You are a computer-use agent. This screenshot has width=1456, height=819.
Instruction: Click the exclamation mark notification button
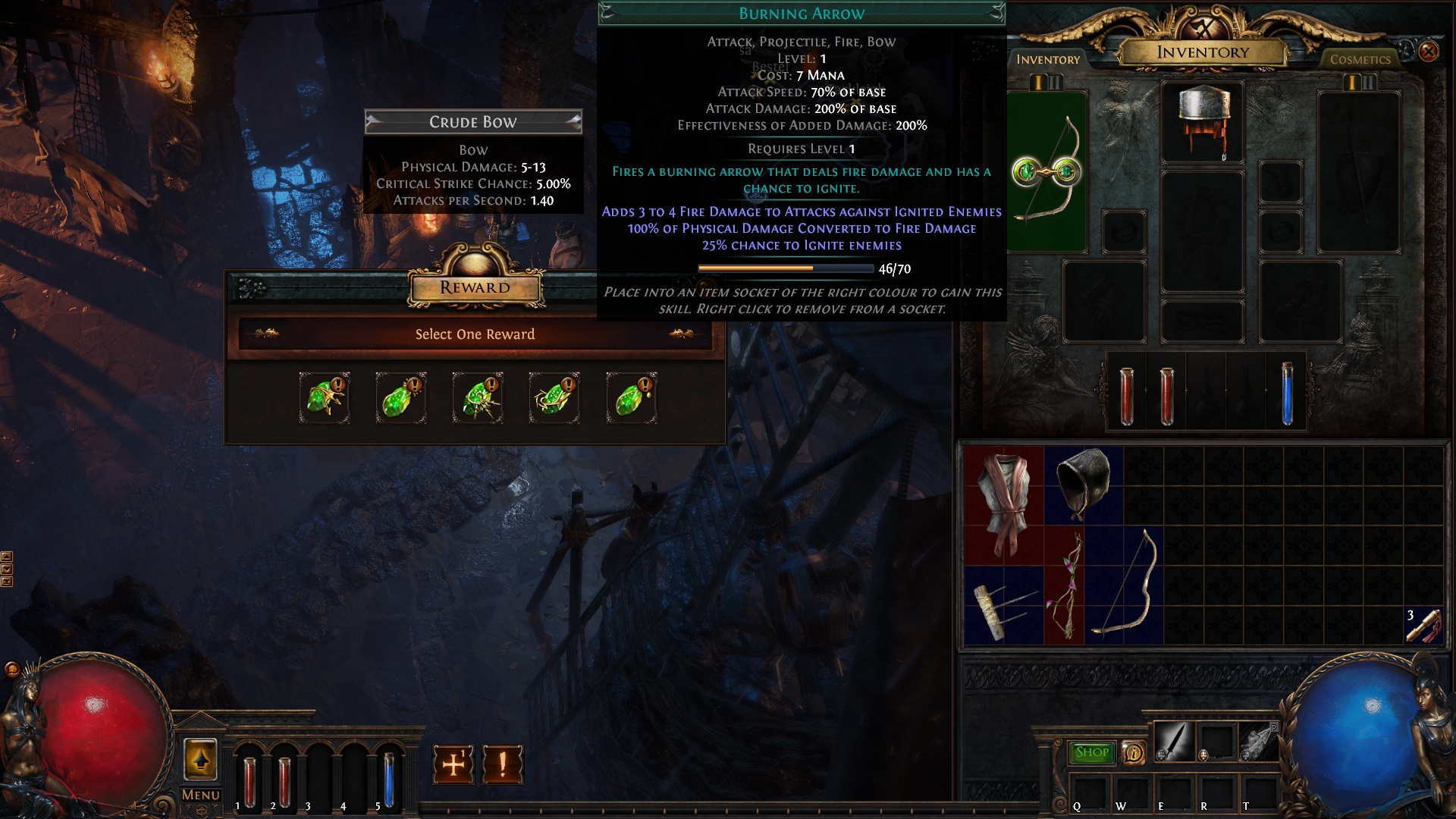(x=502, y=764)
